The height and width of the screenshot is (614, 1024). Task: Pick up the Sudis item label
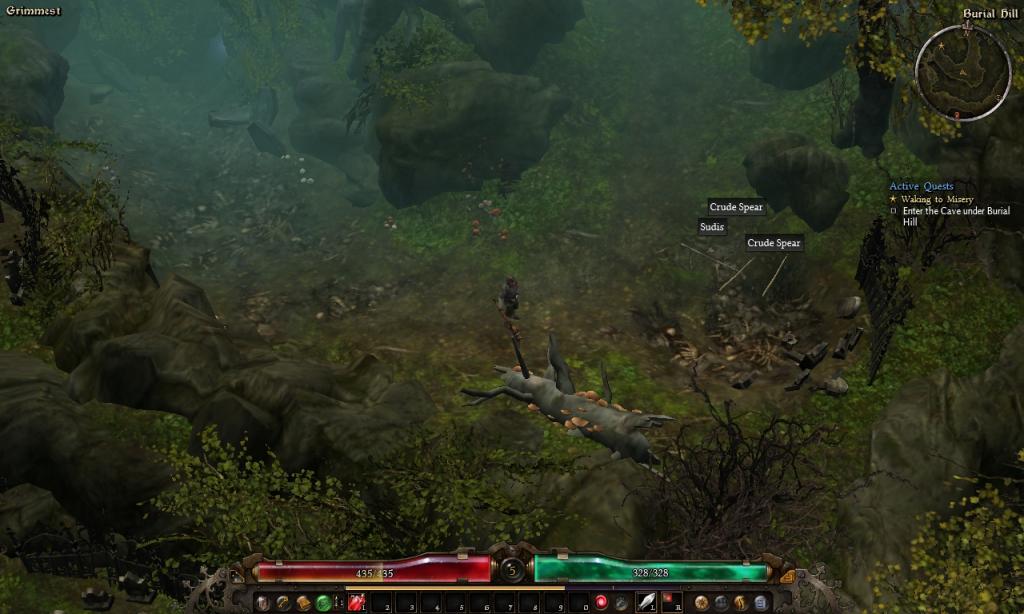click(712, 227)
